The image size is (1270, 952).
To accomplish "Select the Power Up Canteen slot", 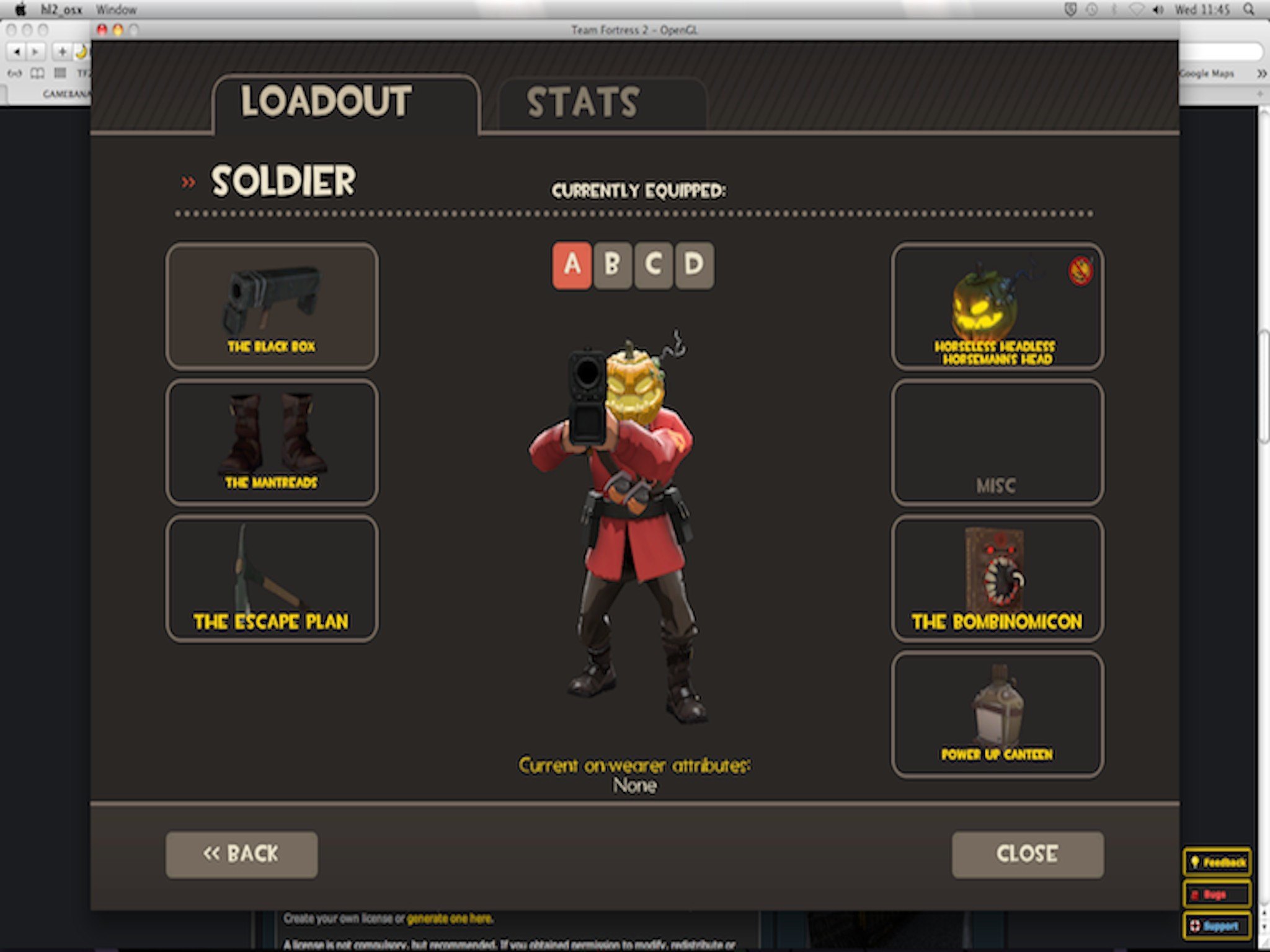I will [997, 714].
